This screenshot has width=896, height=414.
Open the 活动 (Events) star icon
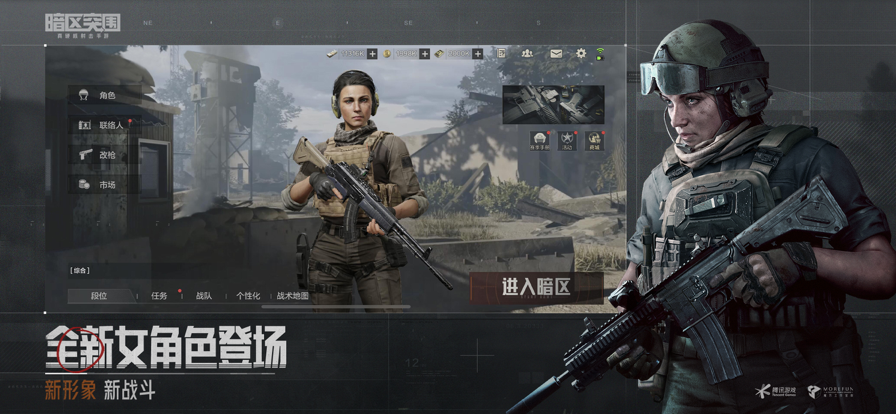tap(566, 140)
